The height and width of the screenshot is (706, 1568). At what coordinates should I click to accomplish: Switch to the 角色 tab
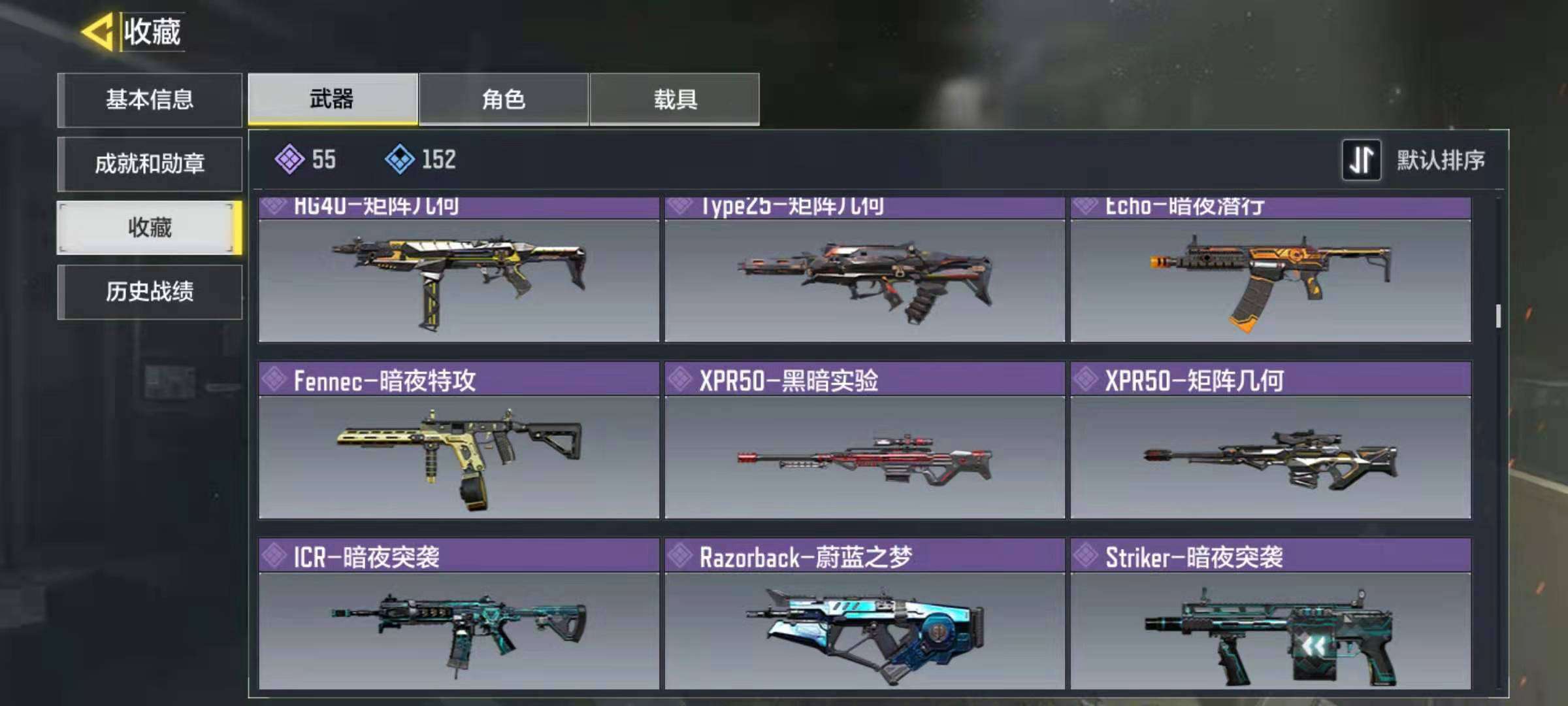click(x=503, y=99)
